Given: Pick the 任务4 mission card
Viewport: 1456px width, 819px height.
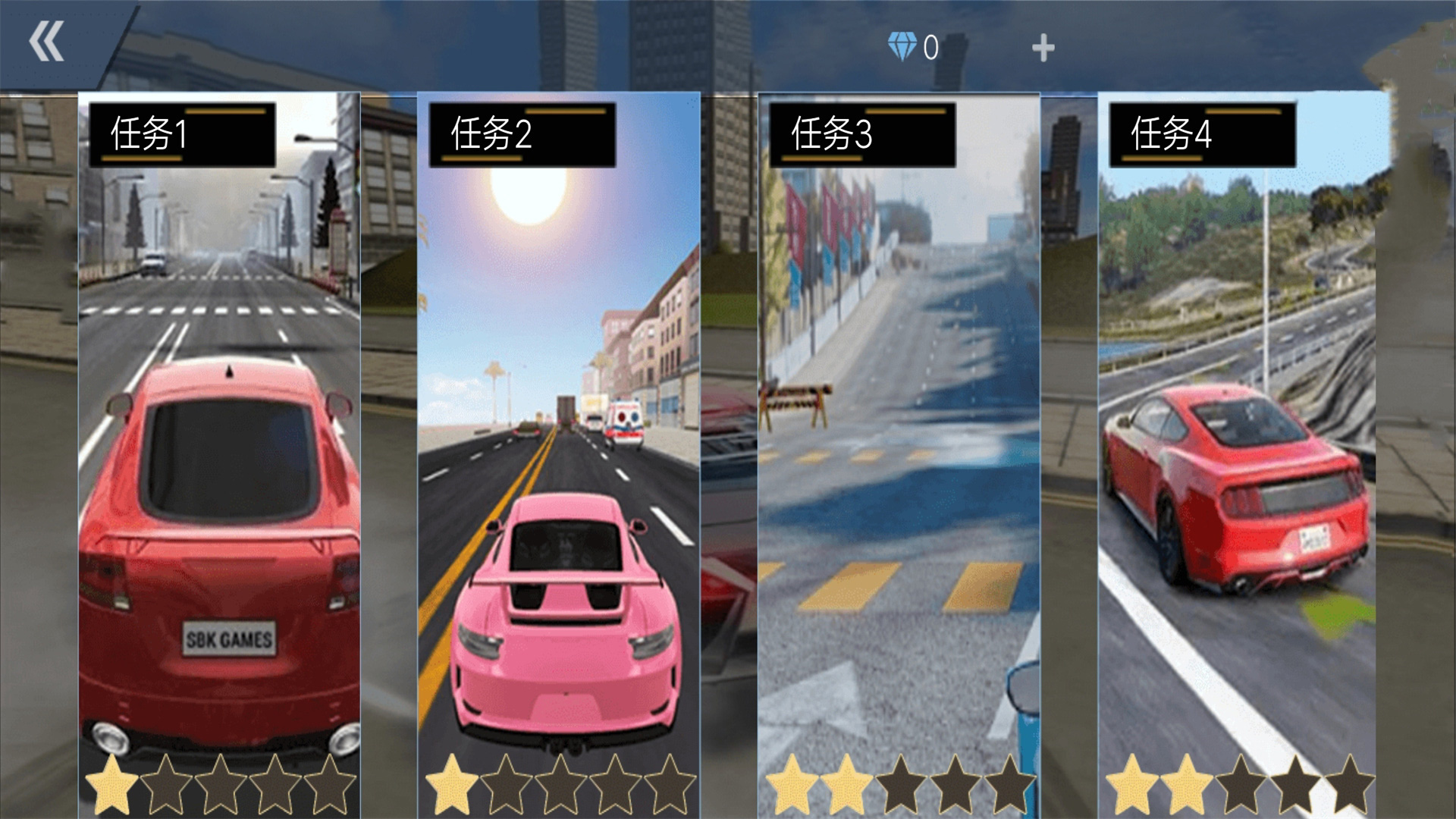Looking at the screenshot, I should pyautogui.click(x=1238, y=455).
